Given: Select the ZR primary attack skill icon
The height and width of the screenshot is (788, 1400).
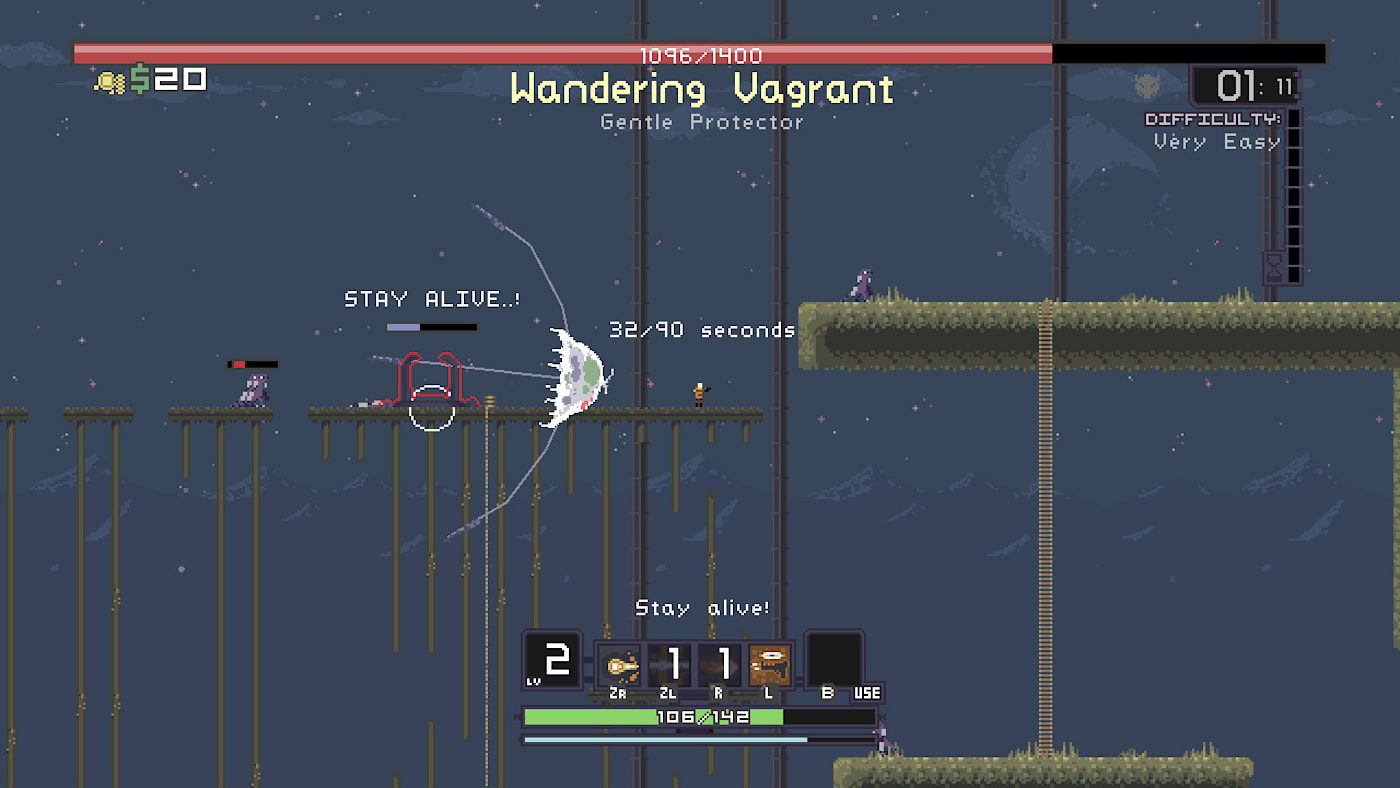Looking at the screenshot, I should [619, 662].
